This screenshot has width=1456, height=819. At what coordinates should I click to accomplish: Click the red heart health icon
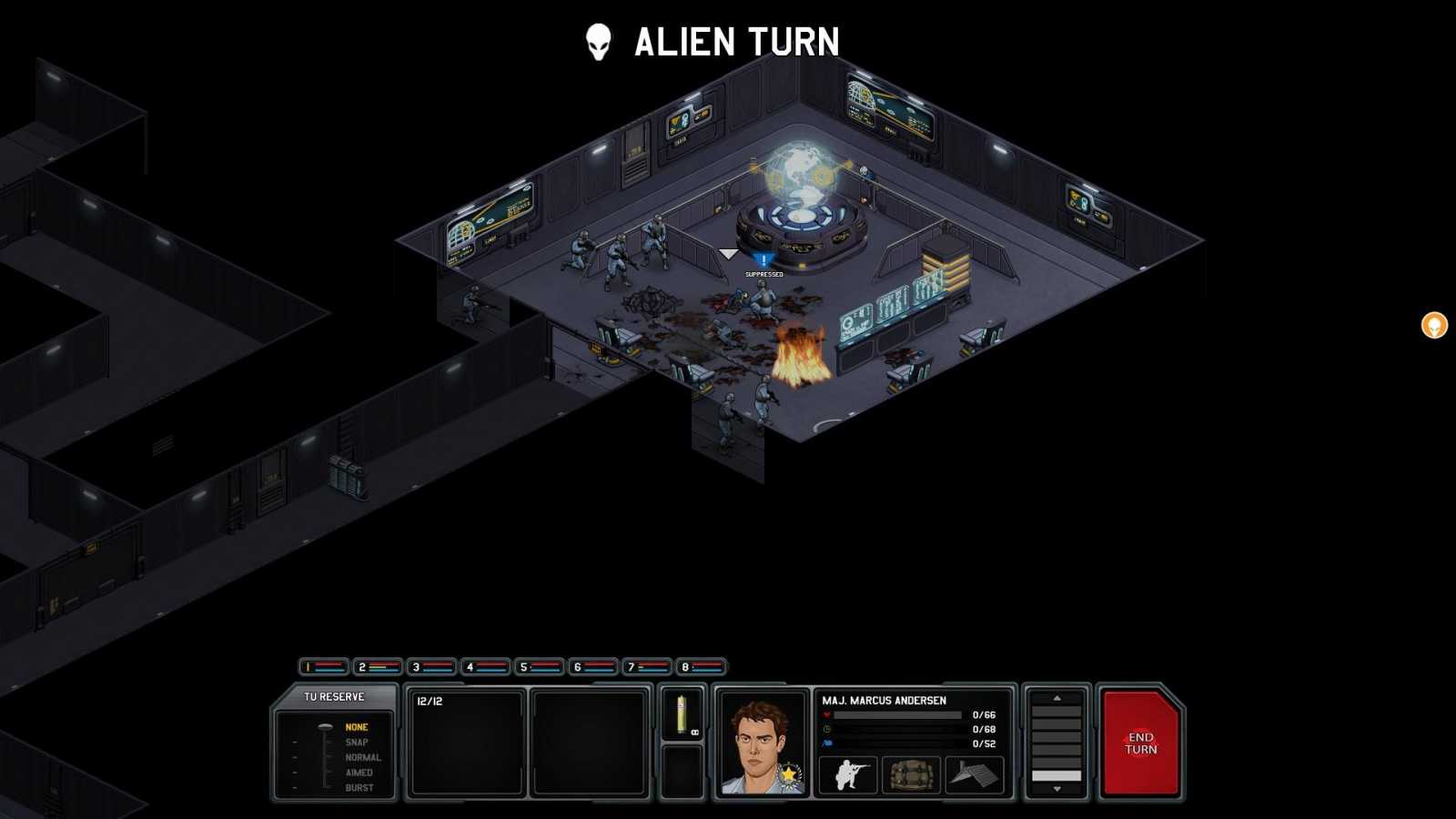click(x=826, y=714)
